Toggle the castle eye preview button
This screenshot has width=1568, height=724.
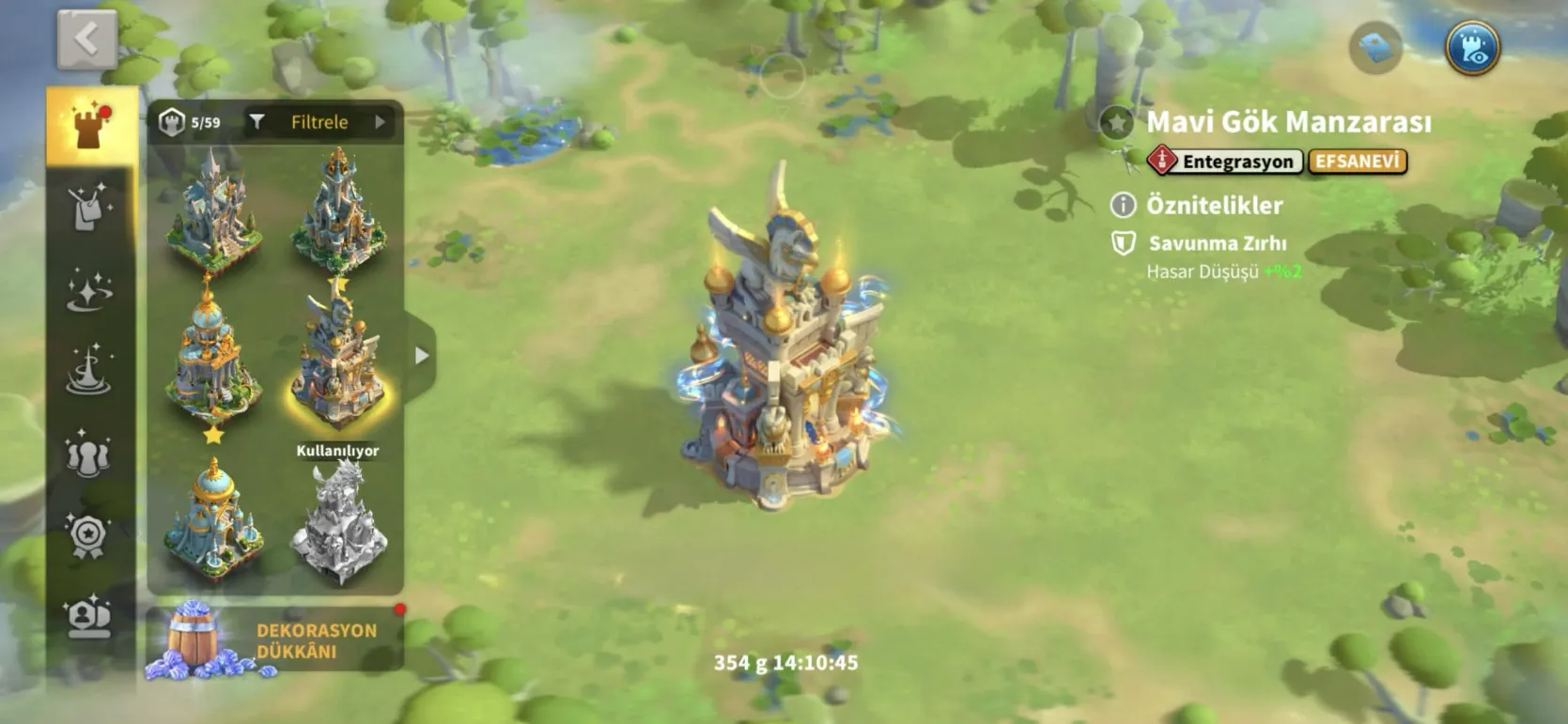1471,48
